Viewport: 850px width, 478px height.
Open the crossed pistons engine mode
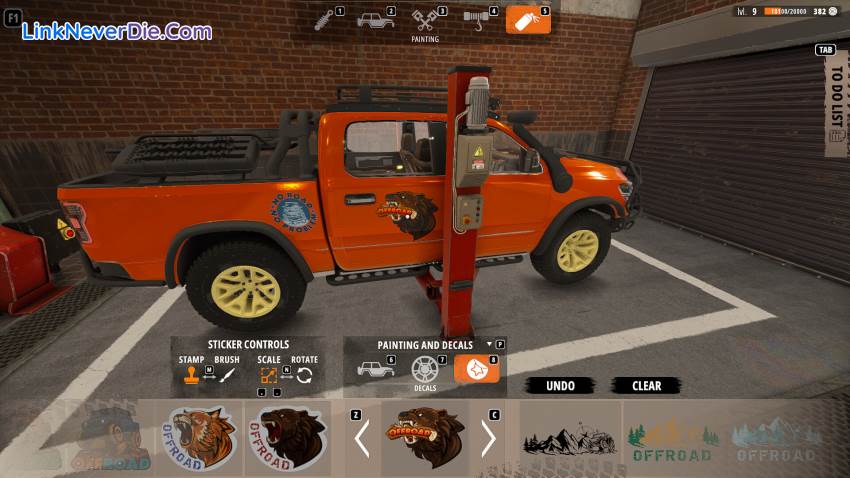(x=425, y=20)
